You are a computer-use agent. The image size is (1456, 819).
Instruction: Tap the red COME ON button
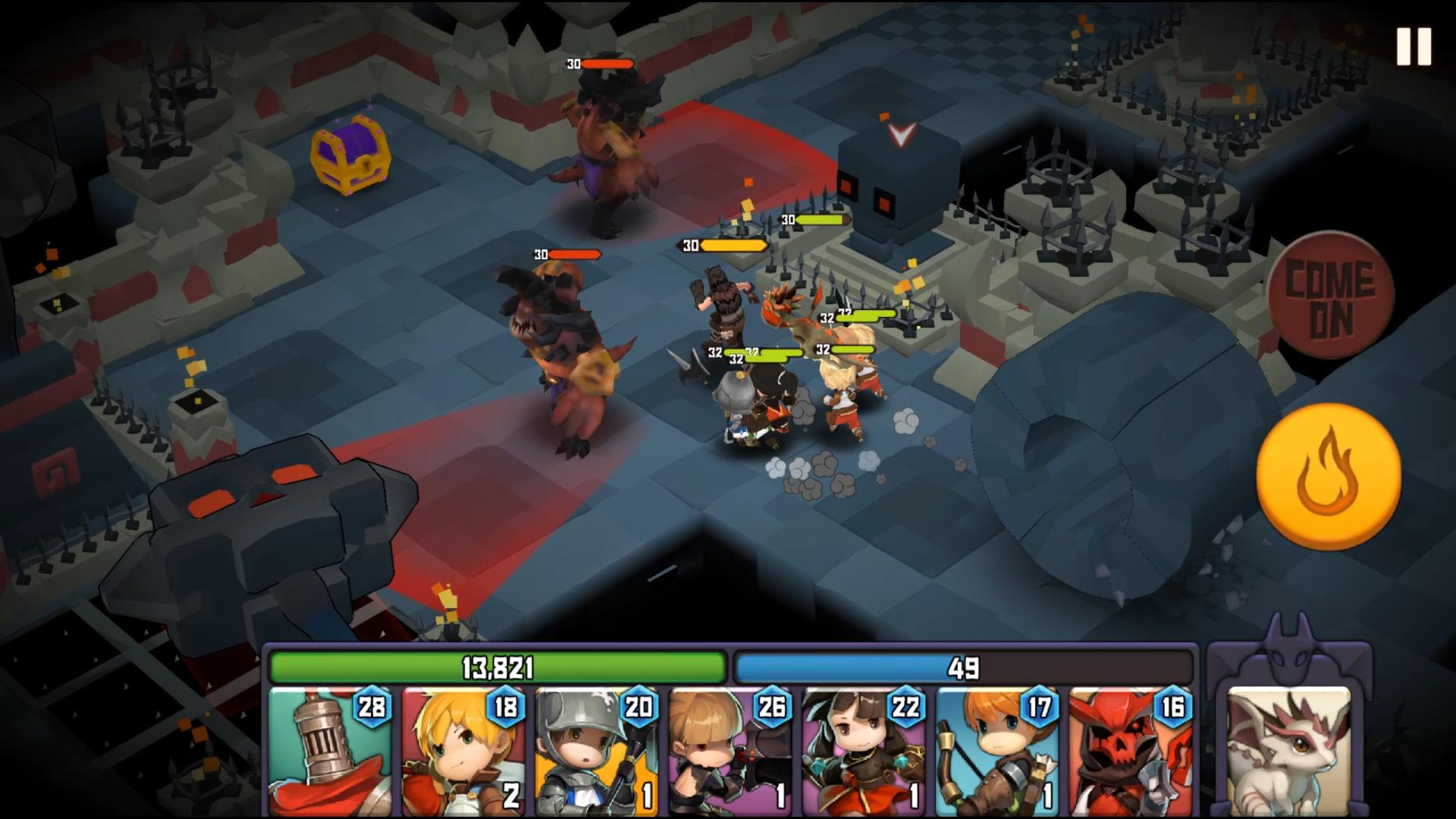tap(1331, 295)
